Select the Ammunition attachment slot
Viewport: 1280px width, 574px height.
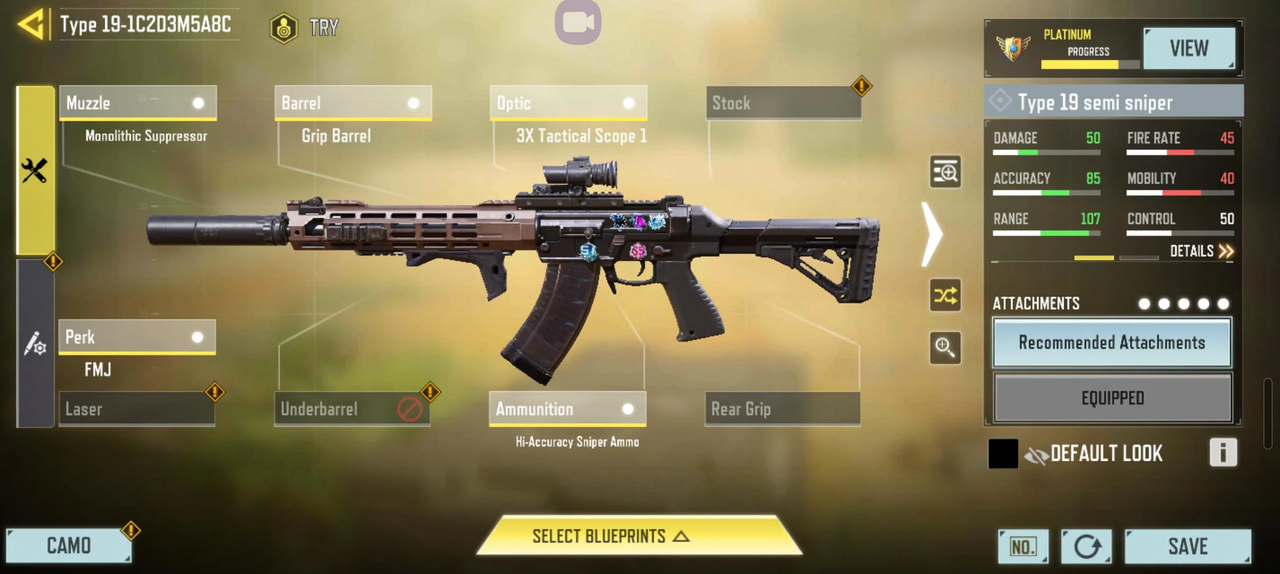(567, 409)
